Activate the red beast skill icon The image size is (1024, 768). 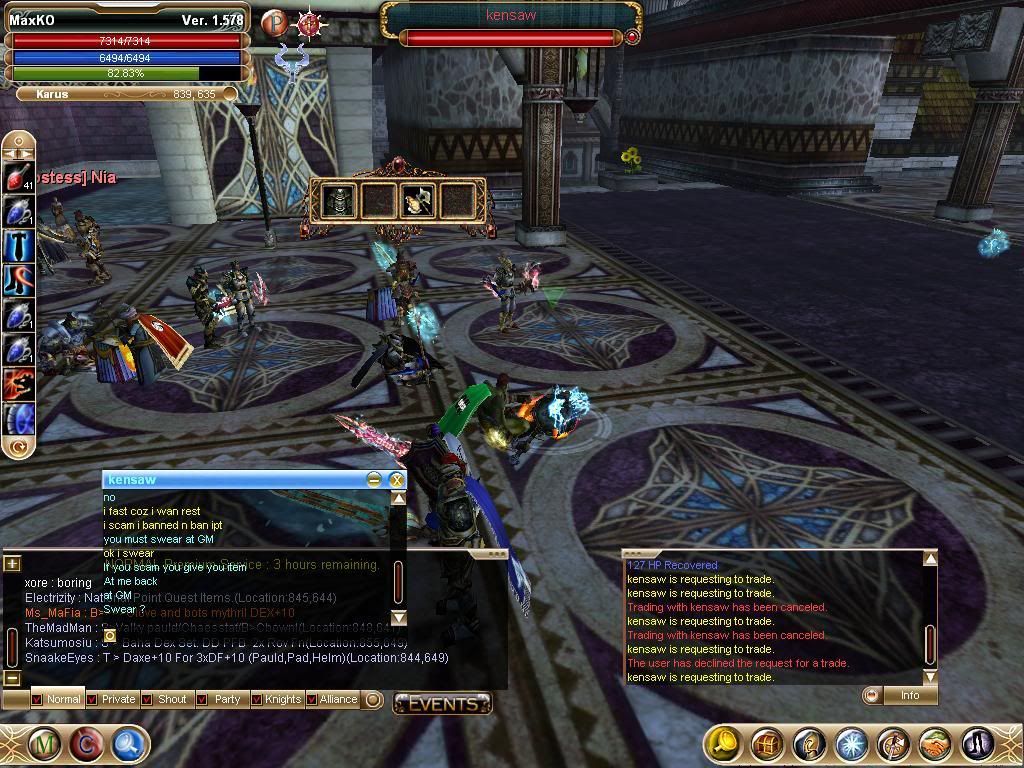click(18, 383)
